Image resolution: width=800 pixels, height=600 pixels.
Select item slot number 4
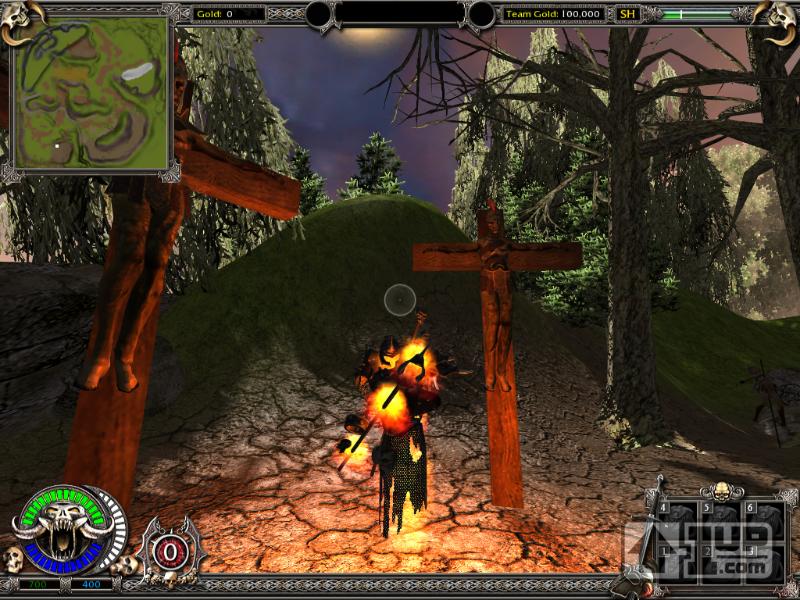[679, 519]
